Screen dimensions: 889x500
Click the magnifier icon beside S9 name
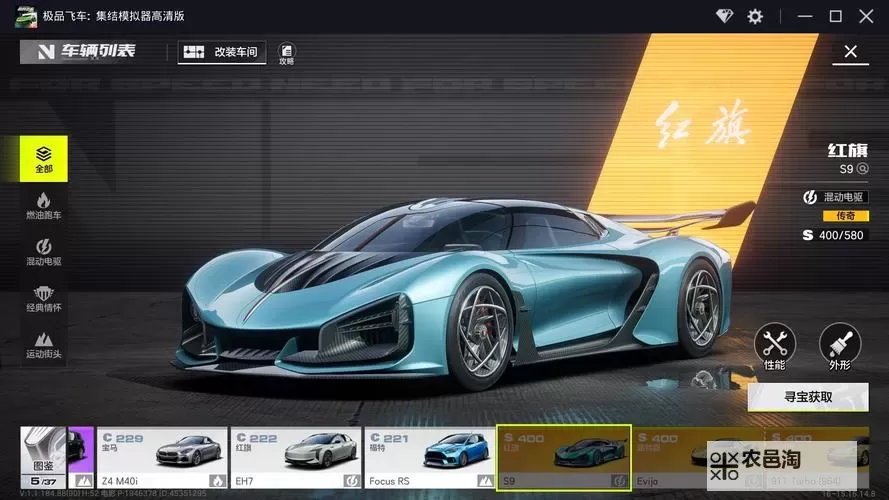[862, 169]
